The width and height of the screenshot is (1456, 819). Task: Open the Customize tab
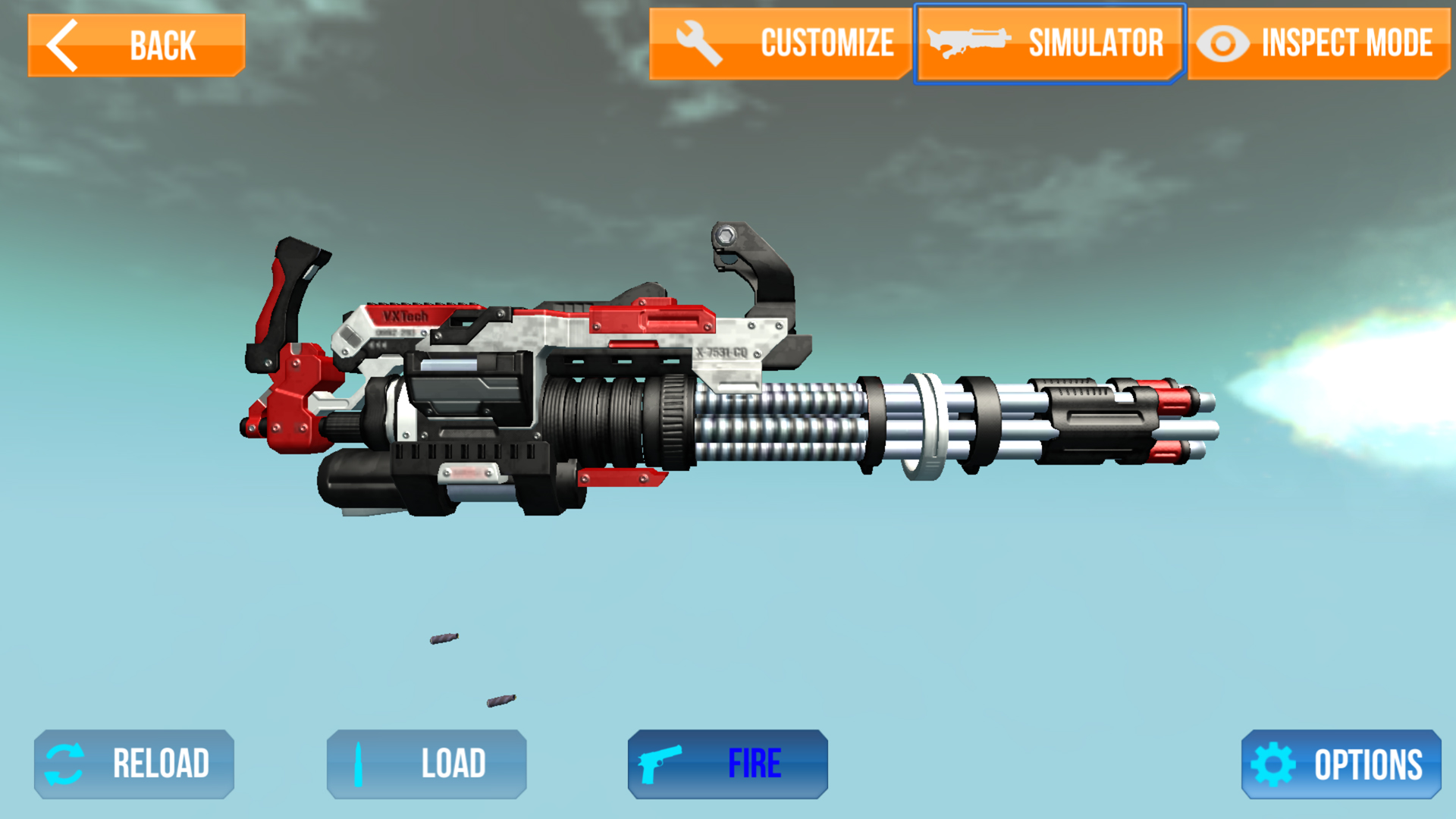[780, 43]
